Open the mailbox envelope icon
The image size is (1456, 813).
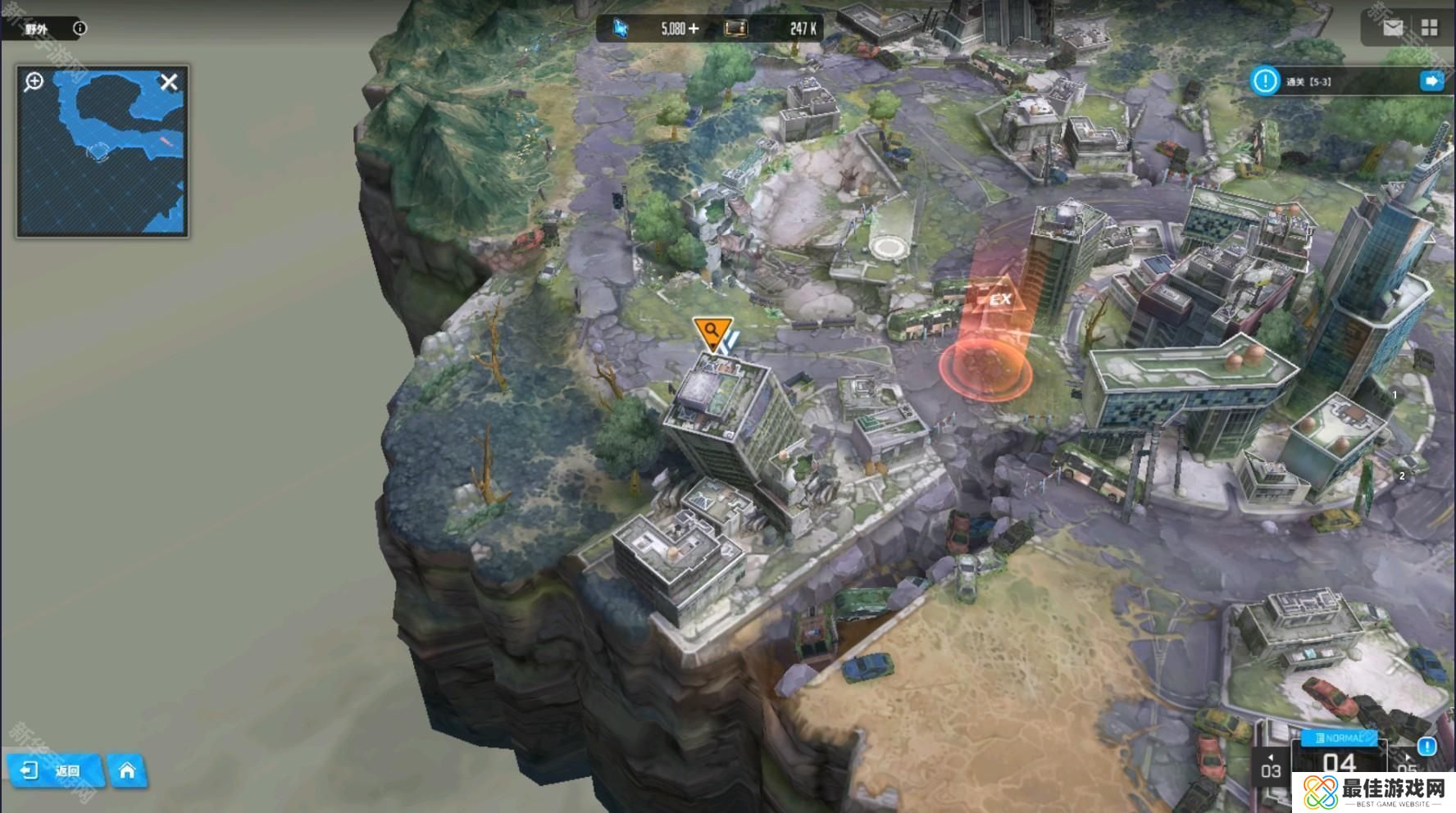coord(1393,28)
